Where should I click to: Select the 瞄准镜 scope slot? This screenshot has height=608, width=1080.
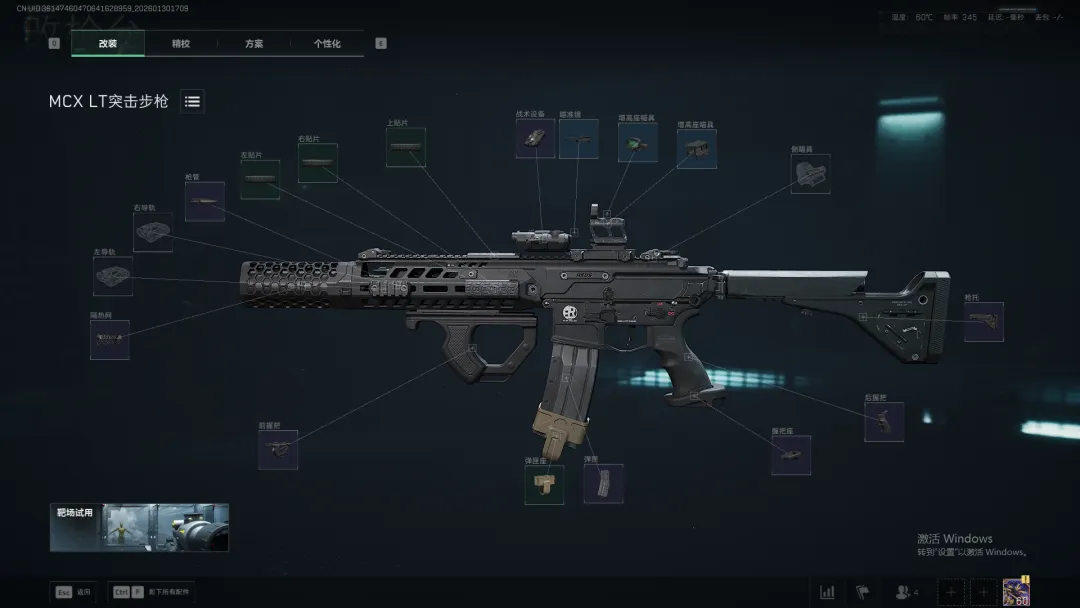pyautogui.click(x=578, y=139)
